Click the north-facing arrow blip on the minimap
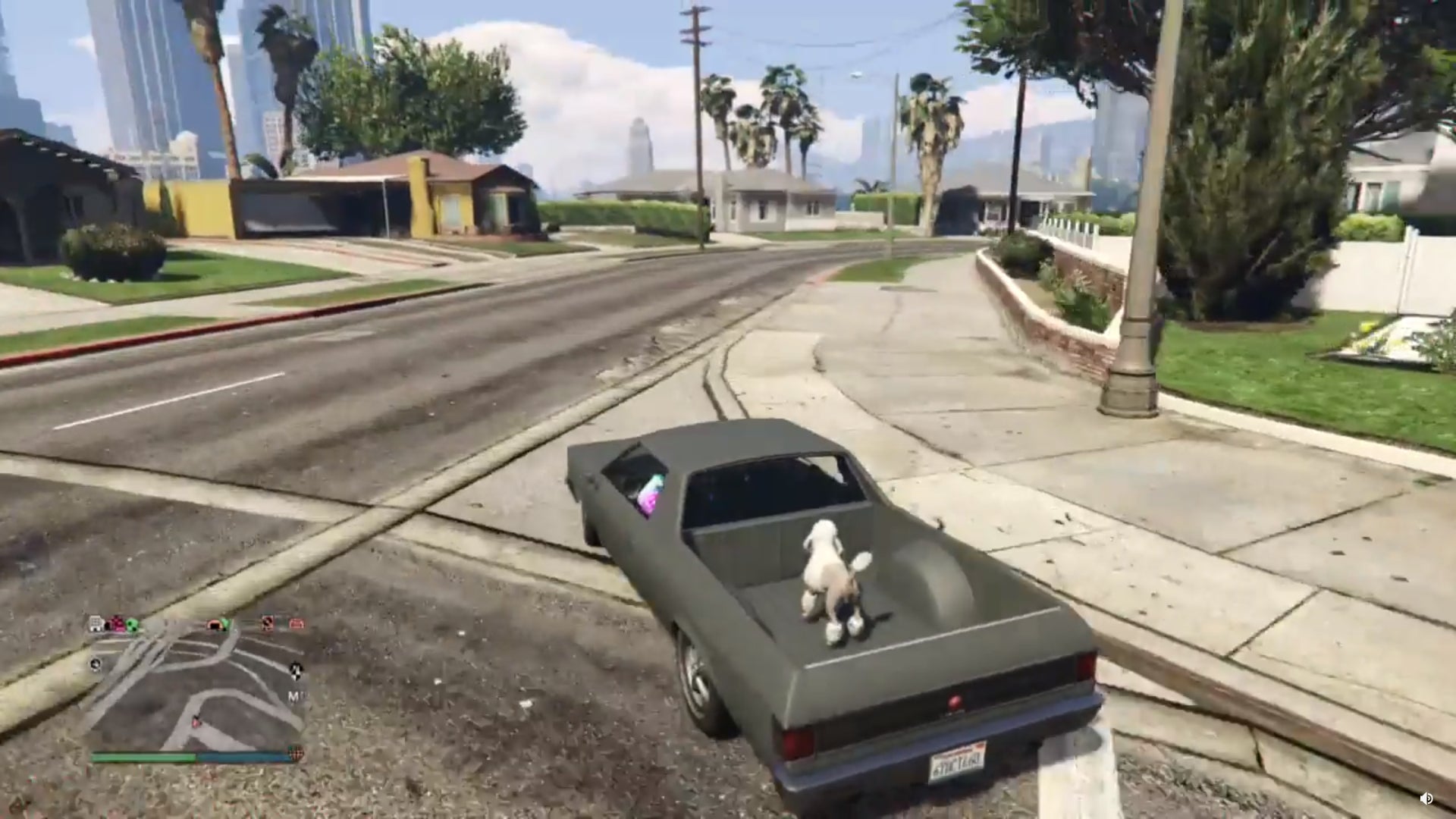 [x=297, y=672]
